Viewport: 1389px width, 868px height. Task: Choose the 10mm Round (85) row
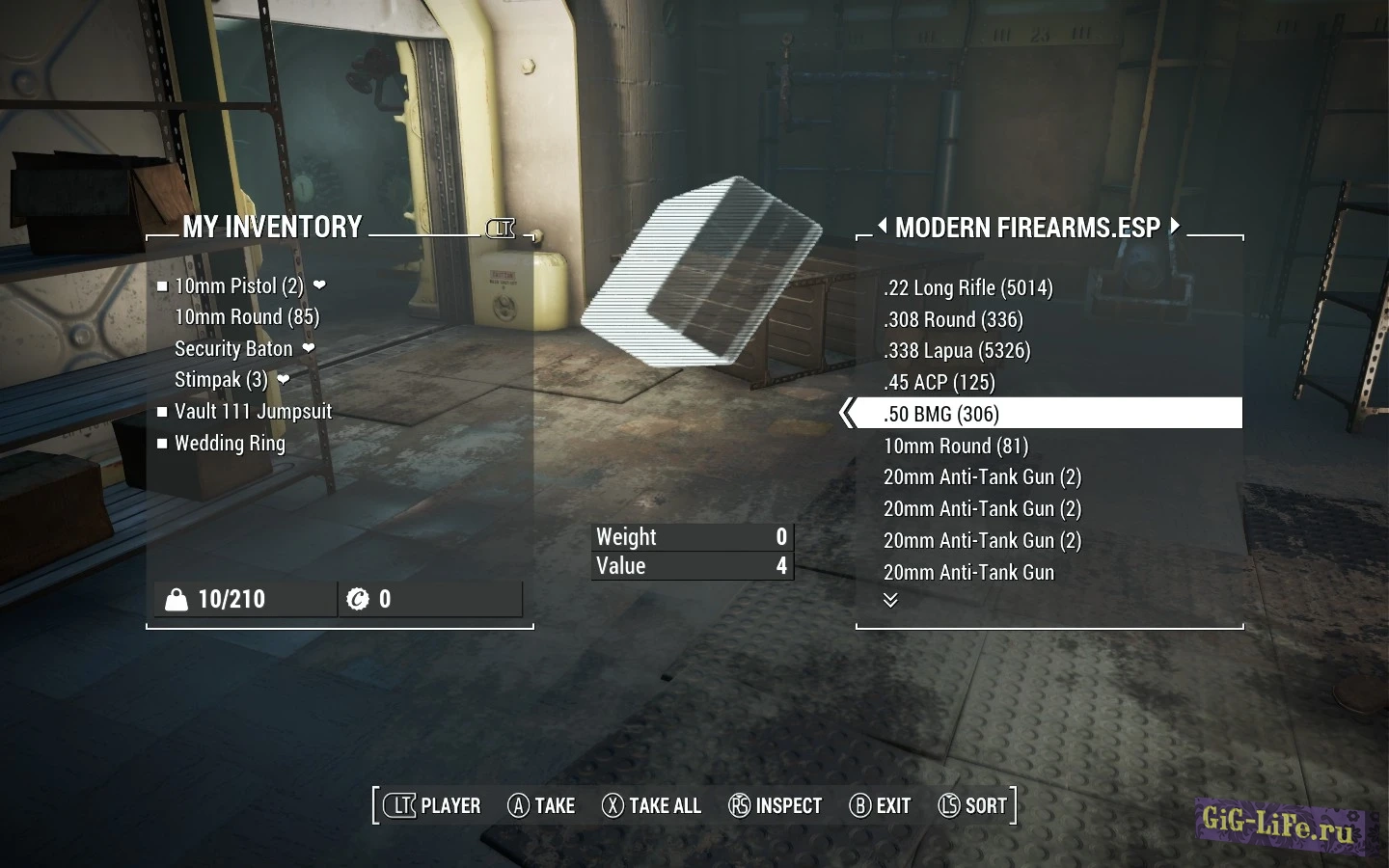click(246, 317)
